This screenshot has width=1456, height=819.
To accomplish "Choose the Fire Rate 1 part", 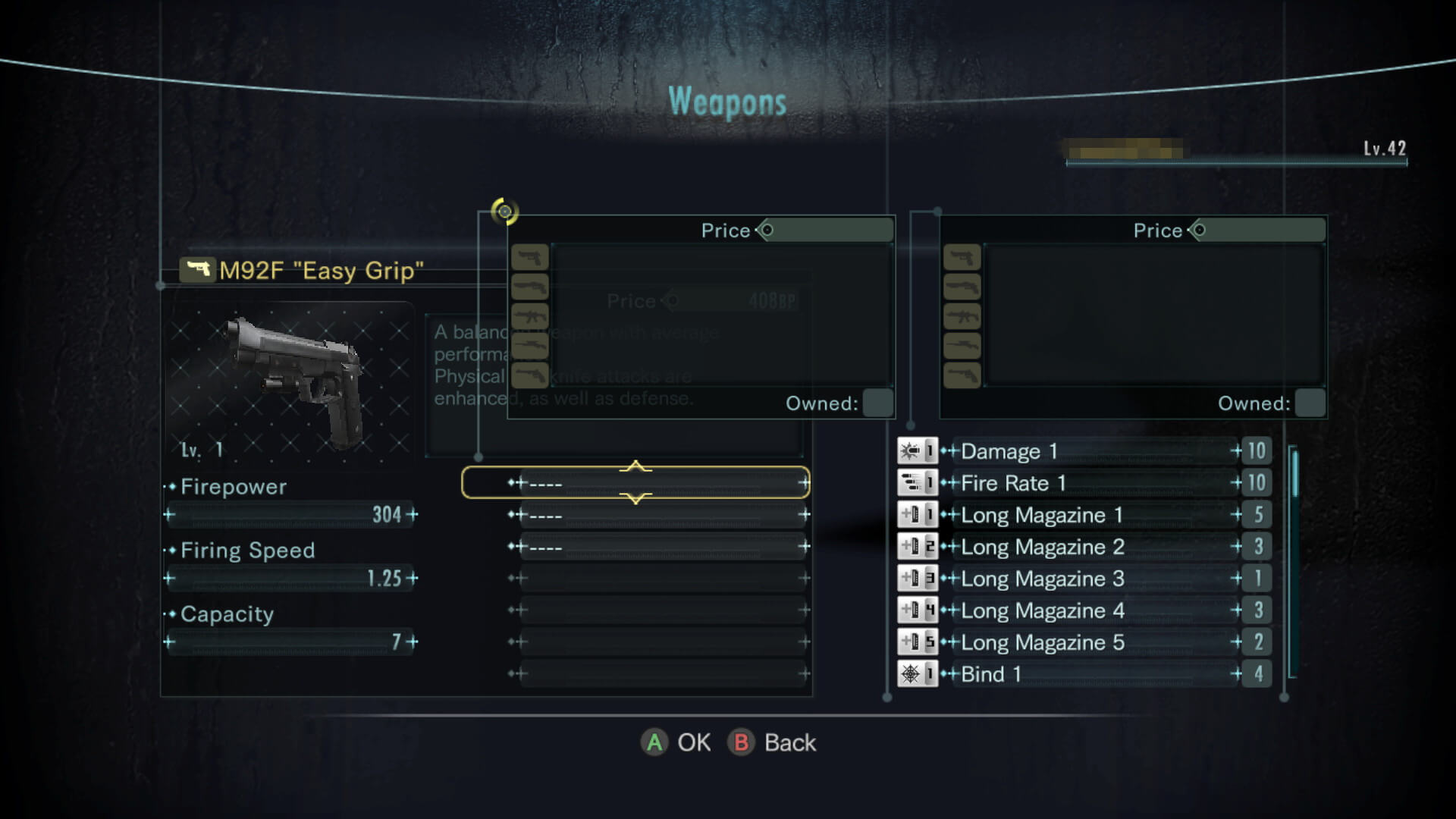I will pos(1084,483).
